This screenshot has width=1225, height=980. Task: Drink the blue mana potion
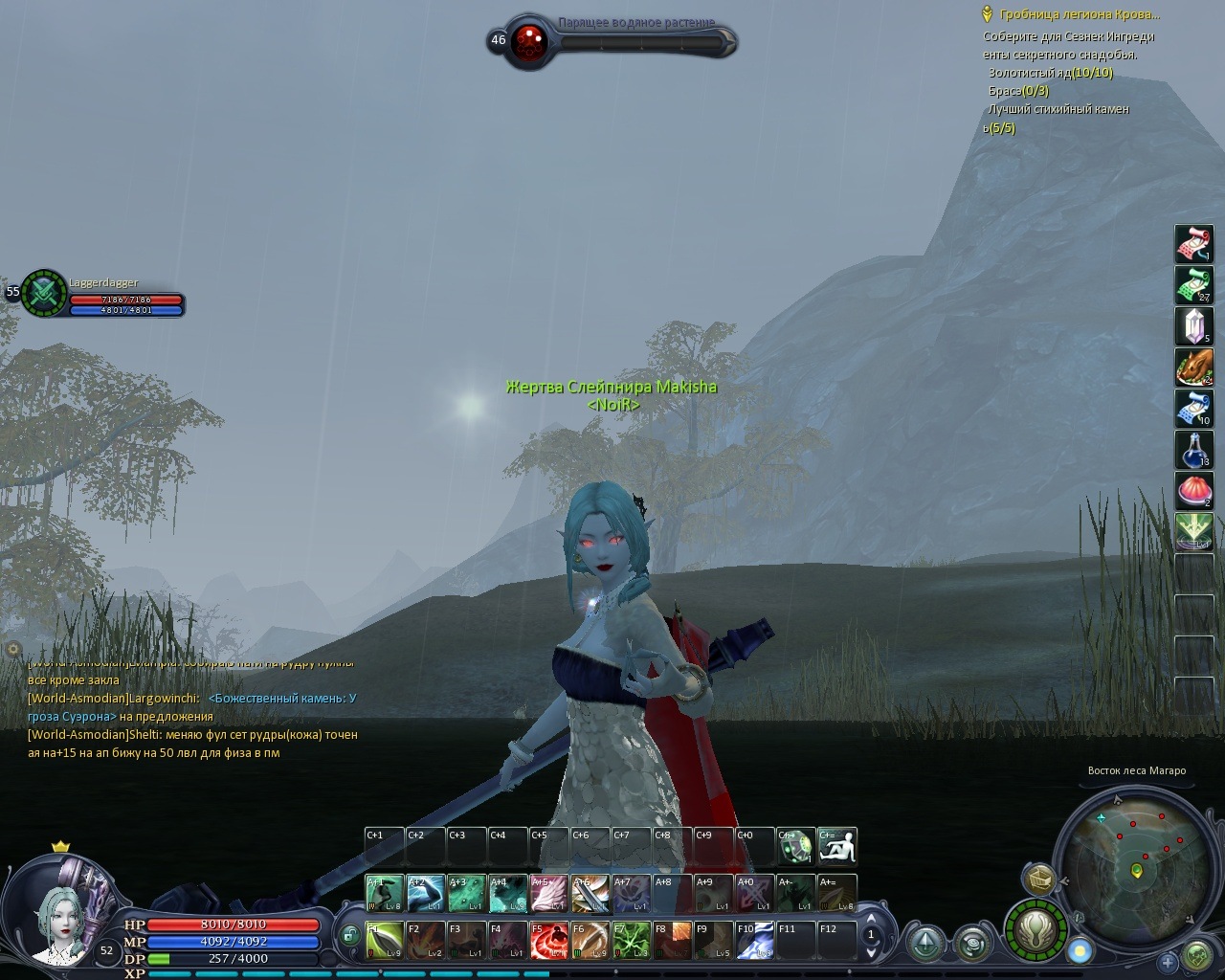click(1193, 450)
